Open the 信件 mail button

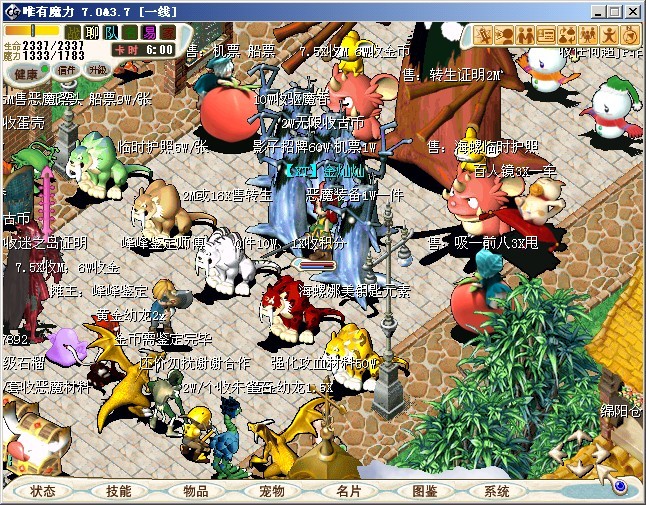[x=66, y=71]
